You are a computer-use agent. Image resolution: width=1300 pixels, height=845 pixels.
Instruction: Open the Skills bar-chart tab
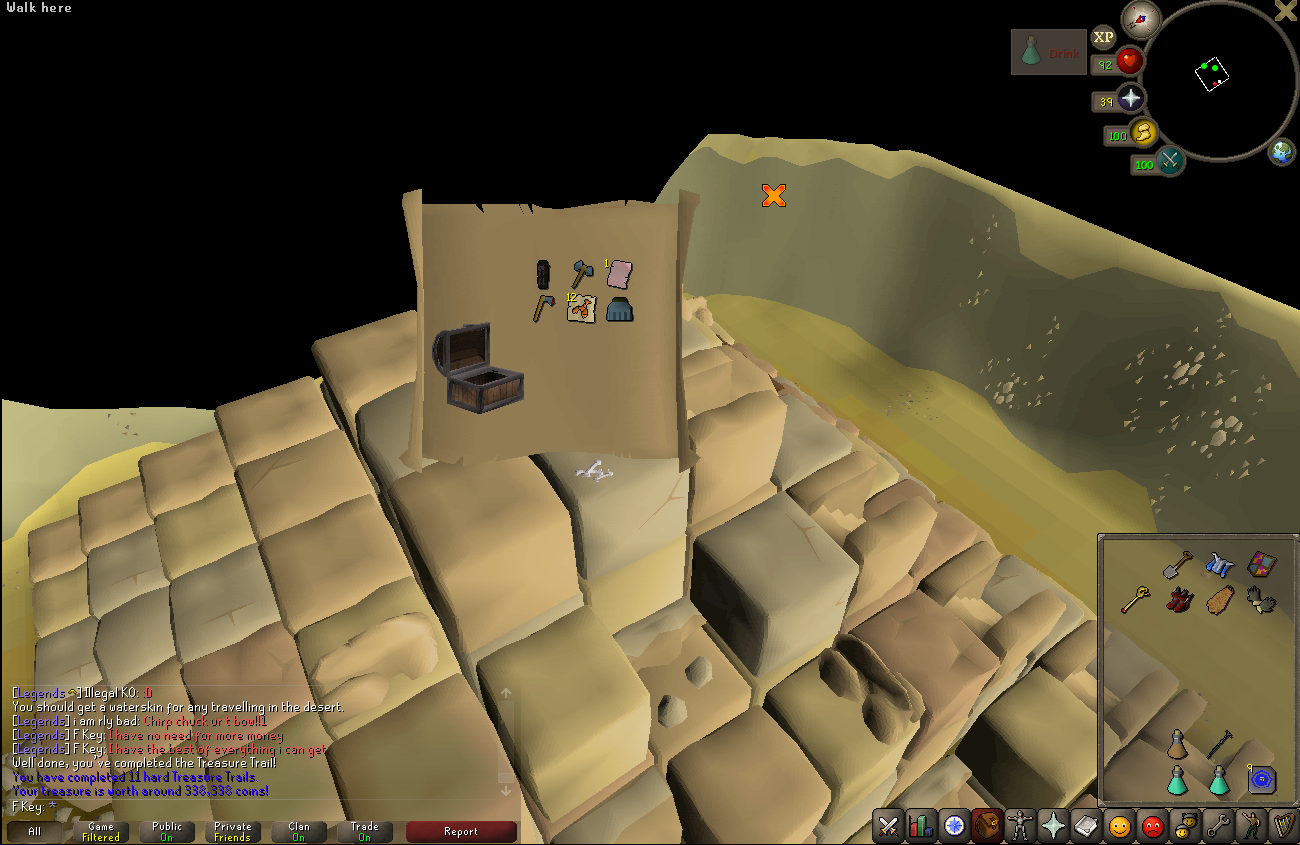coord(919,827)
